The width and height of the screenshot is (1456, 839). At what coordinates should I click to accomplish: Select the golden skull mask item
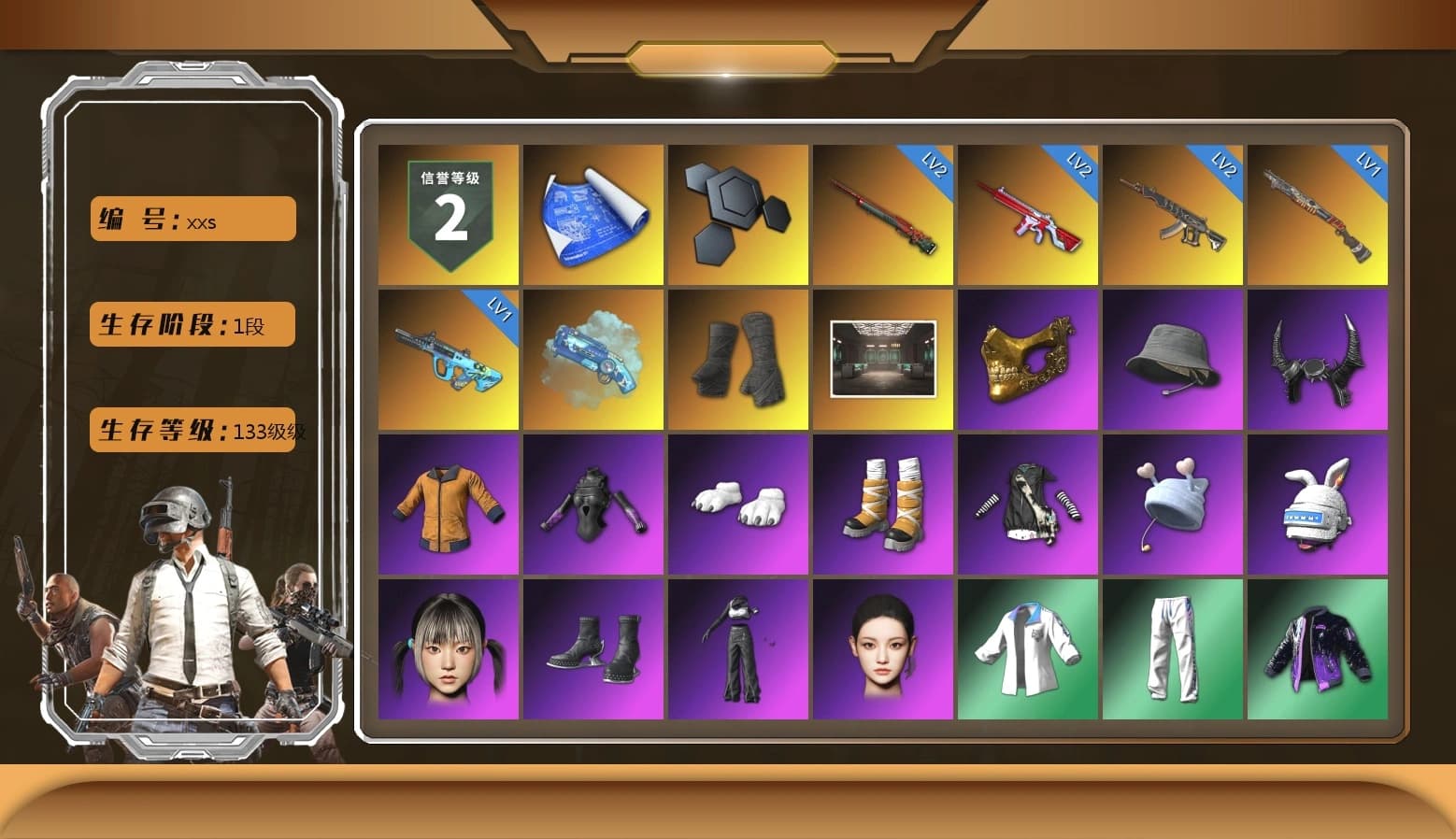click(x=1029, y=360)
